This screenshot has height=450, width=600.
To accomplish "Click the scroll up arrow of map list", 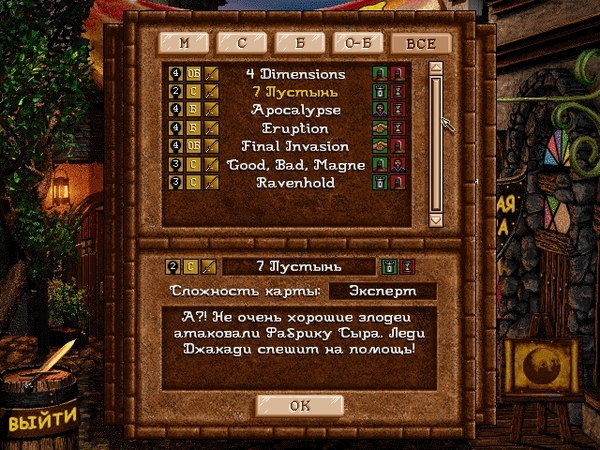I will click(435, 69).
